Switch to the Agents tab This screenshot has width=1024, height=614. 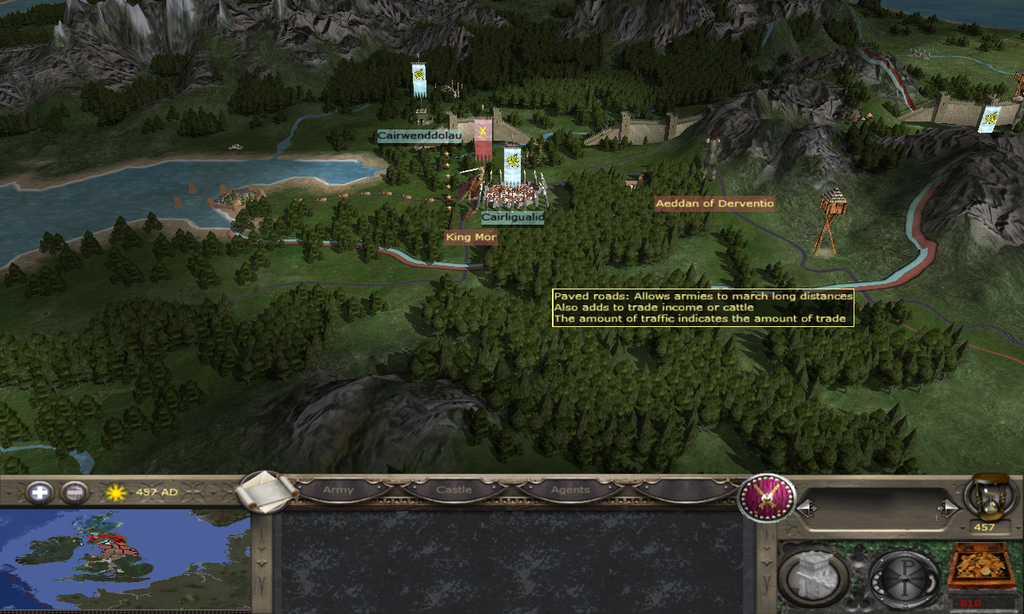(x=570, y=490)
